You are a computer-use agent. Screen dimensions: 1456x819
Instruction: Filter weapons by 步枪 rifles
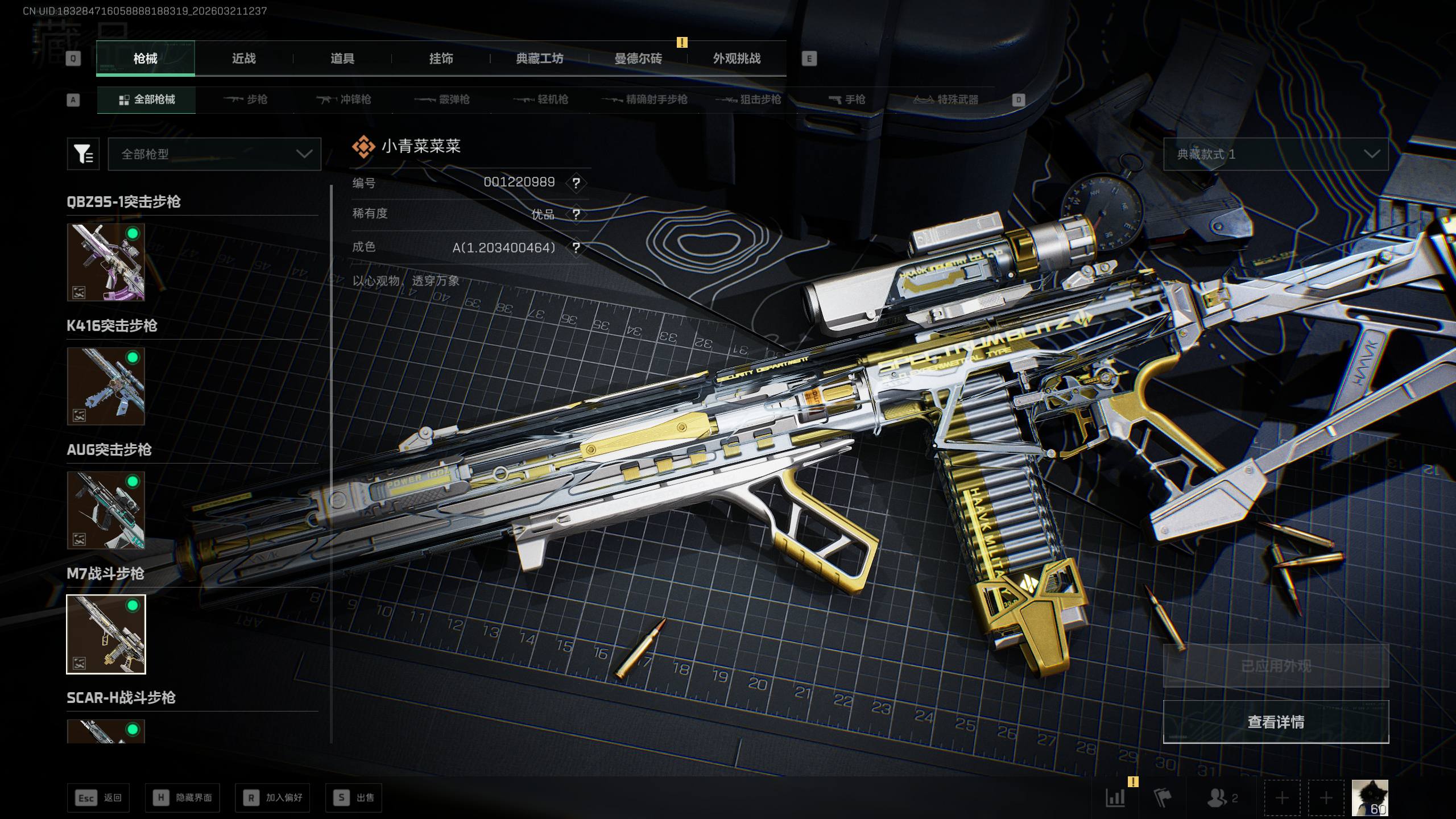pos(245,100)
